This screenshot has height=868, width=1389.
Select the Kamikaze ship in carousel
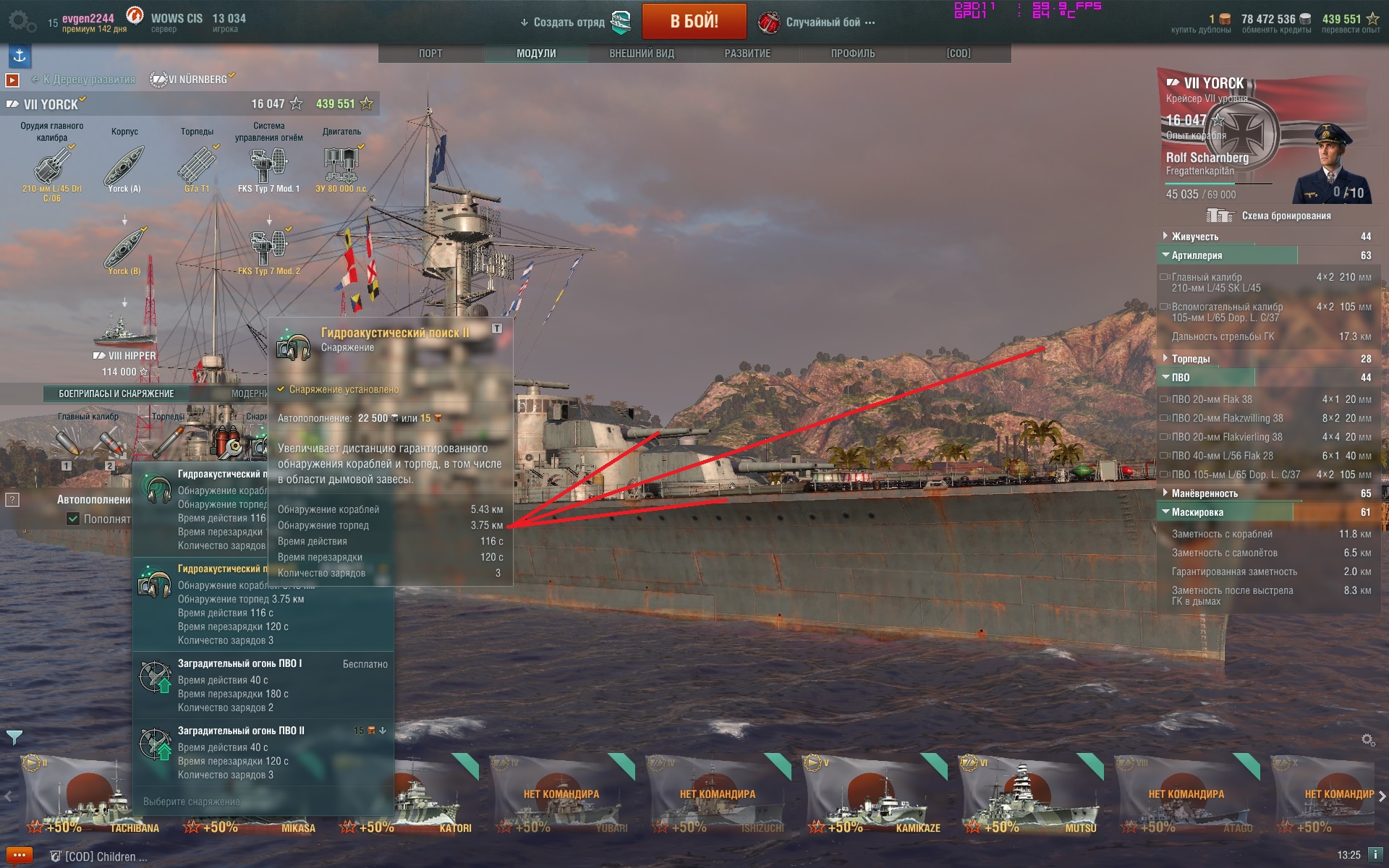(x=874, y=794)
